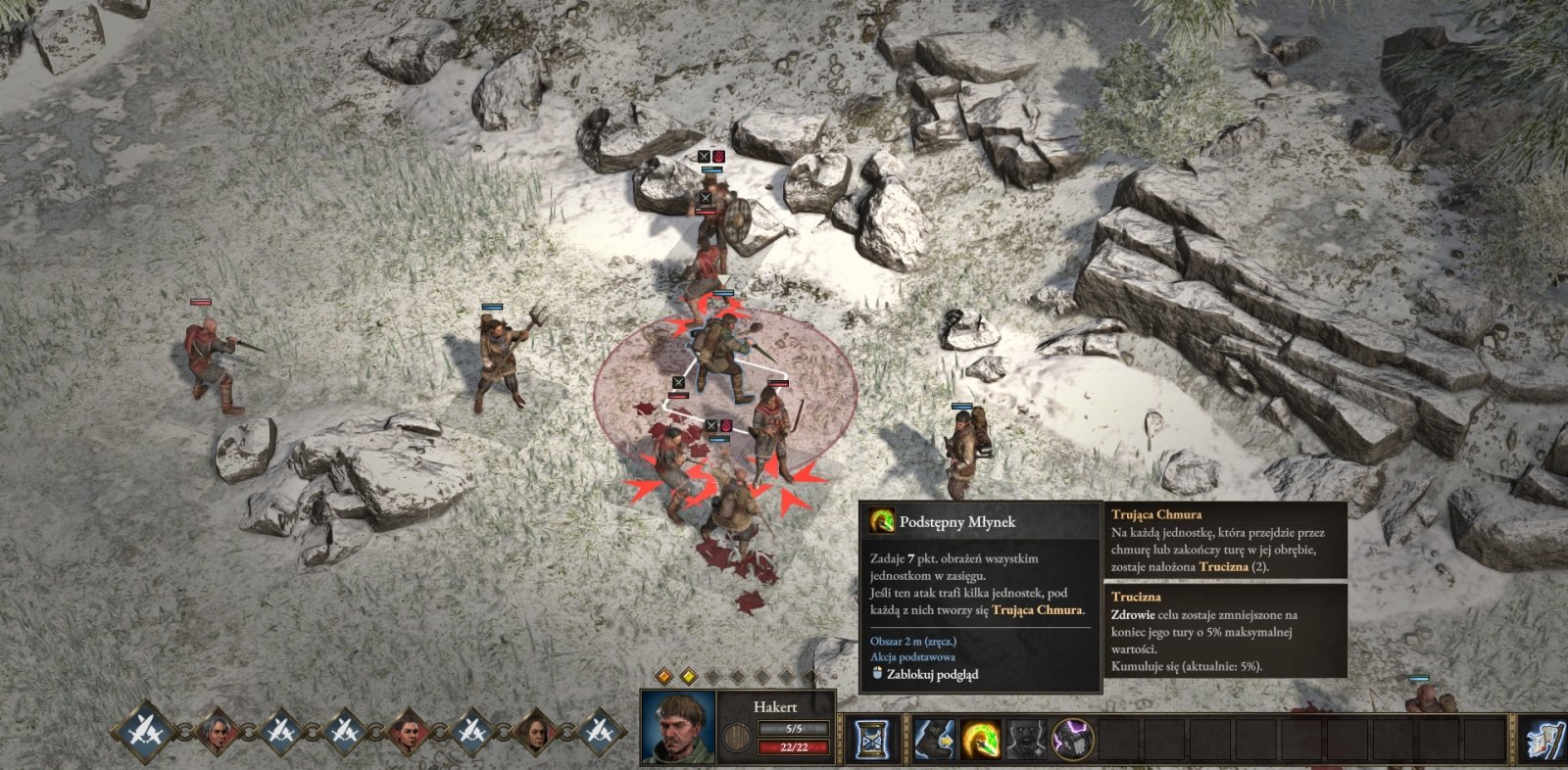Image resolution: width=1568 pixels, height=770 pixels.
Task: Activate the shouting face ability
Action: pyautogui.click(x=1025, y=739)
